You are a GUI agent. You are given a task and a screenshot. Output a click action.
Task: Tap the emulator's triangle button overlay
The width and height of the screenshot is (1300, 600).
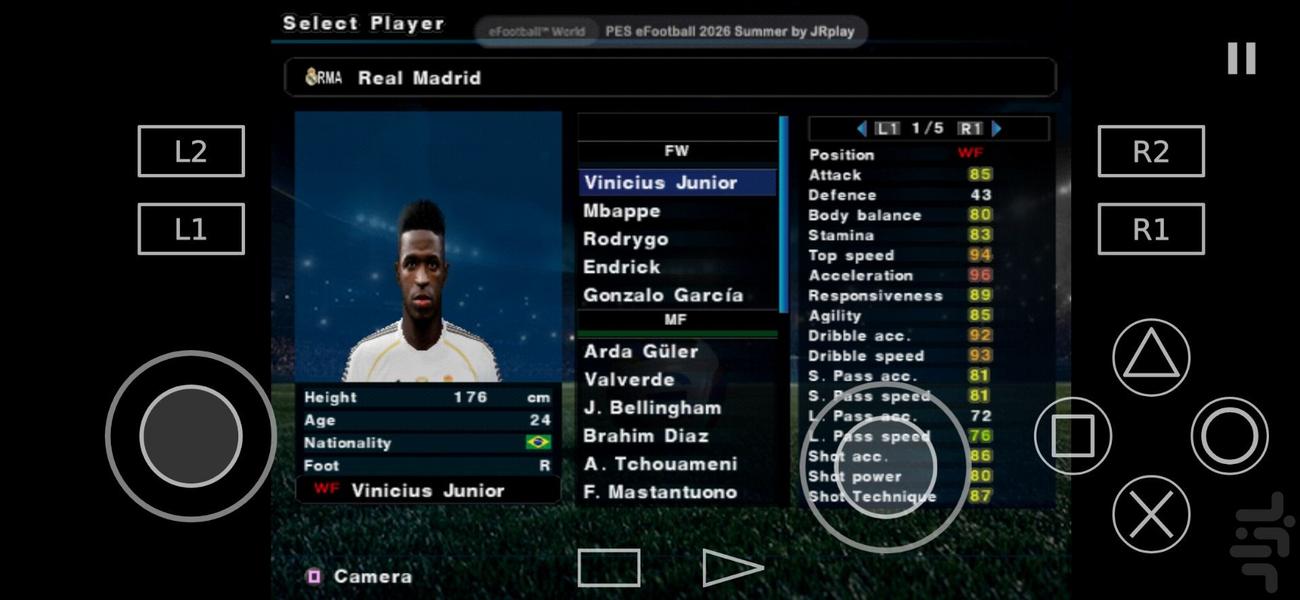pyautogui.click(x=1151, y=357)
